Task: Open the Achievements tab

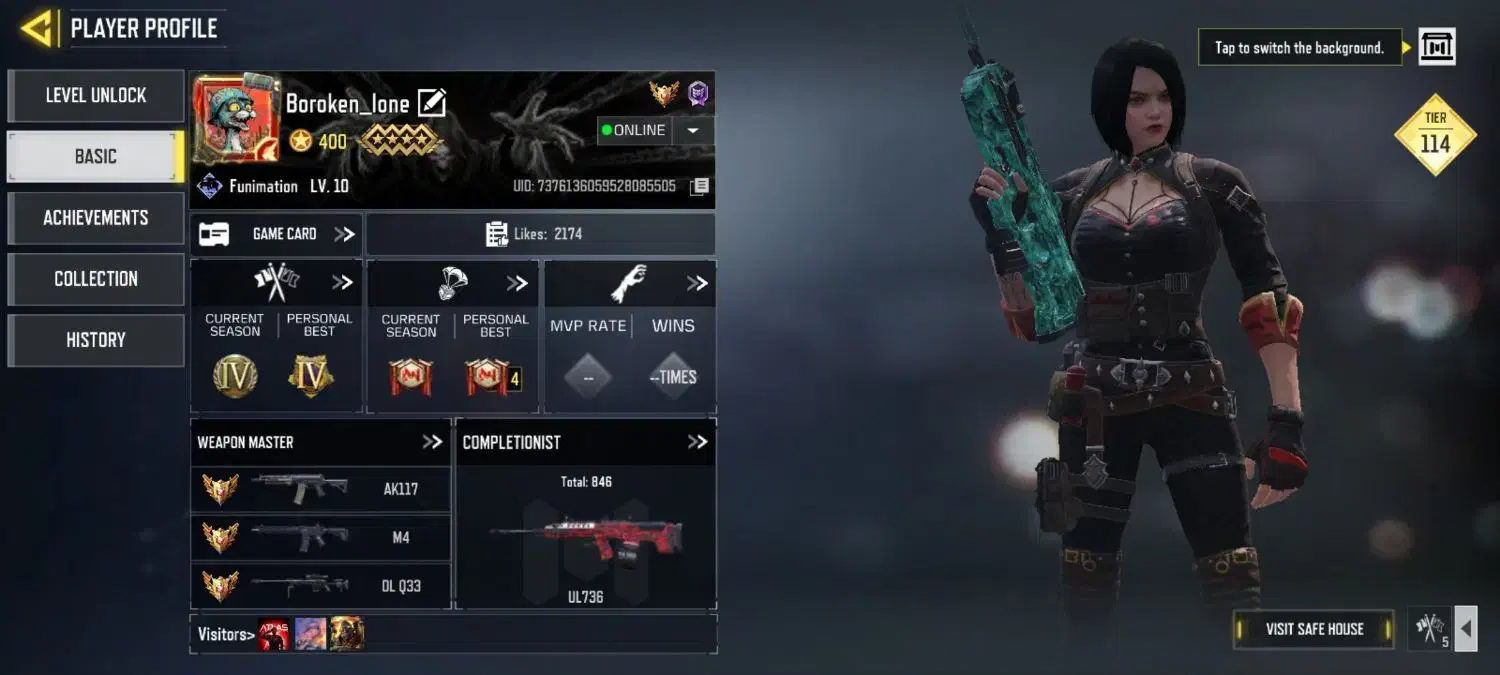Action: 96,218
